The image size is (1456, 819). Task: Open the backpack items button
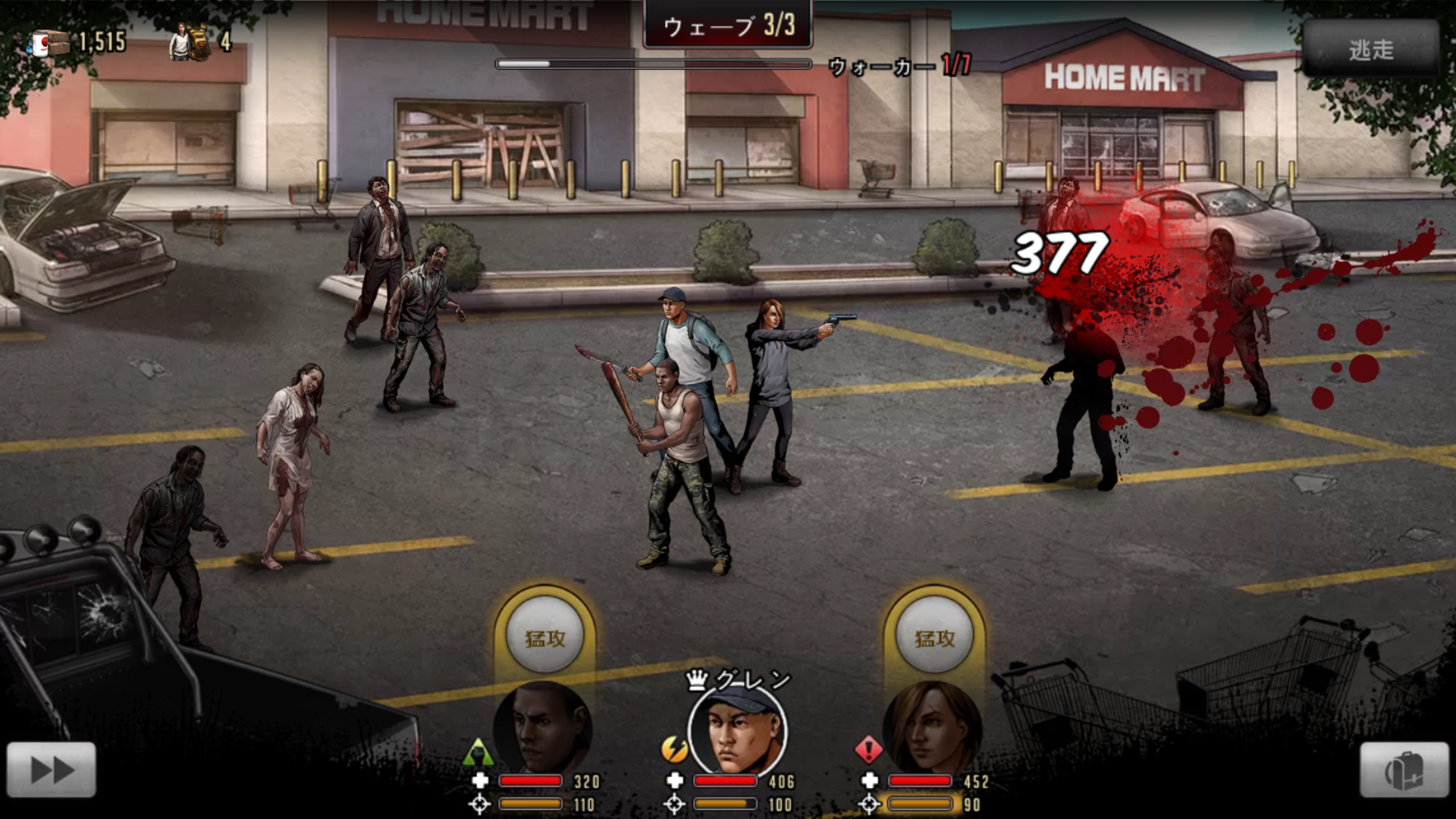(1404, 770)
